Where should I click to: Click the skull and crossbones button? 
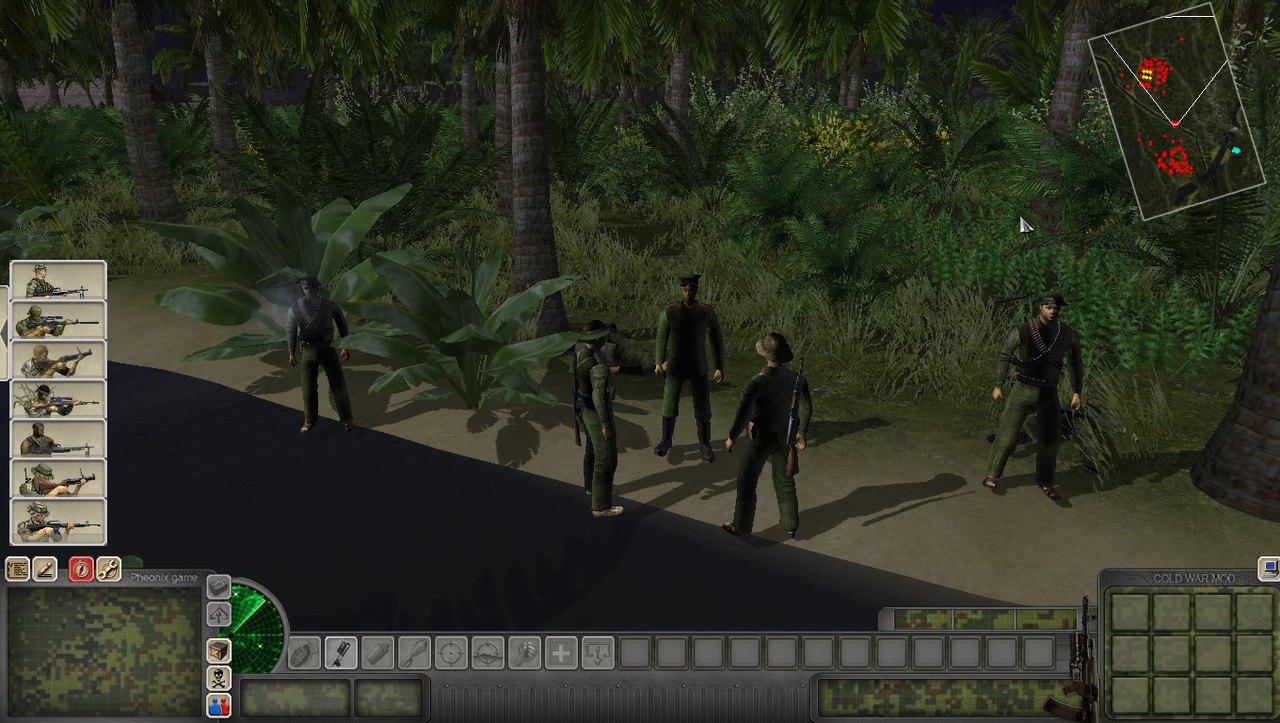coord(218,678)
